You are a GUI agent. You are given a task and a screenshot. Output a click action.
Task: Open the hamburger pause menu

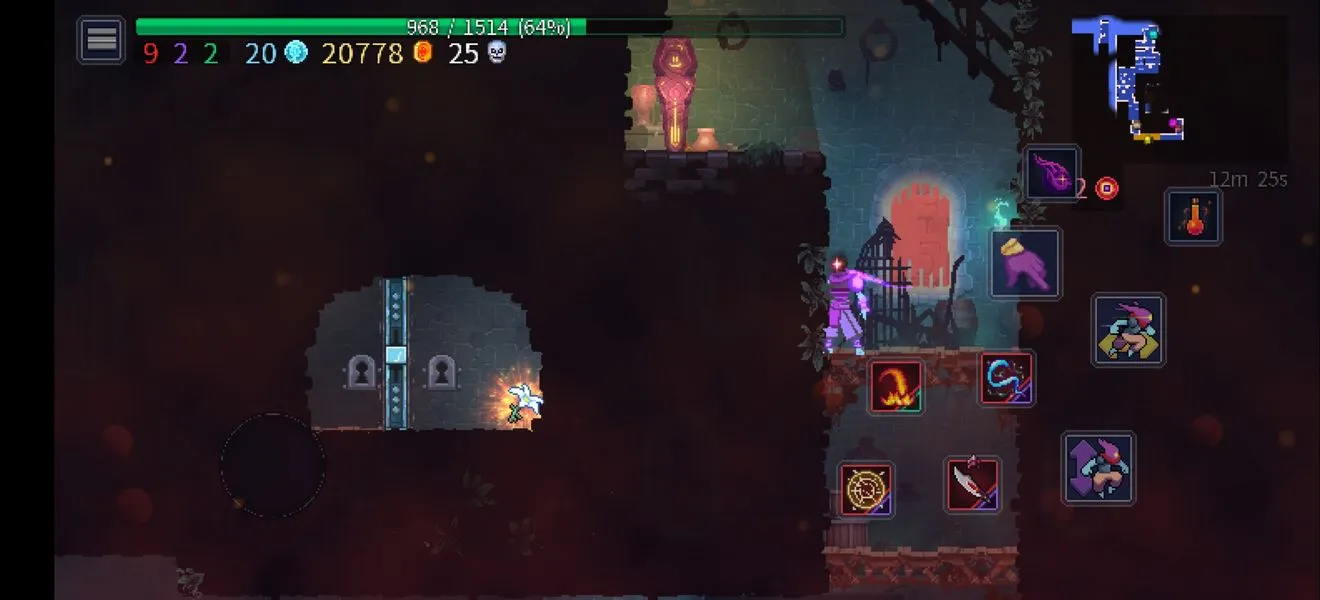(x=101, y=40)
